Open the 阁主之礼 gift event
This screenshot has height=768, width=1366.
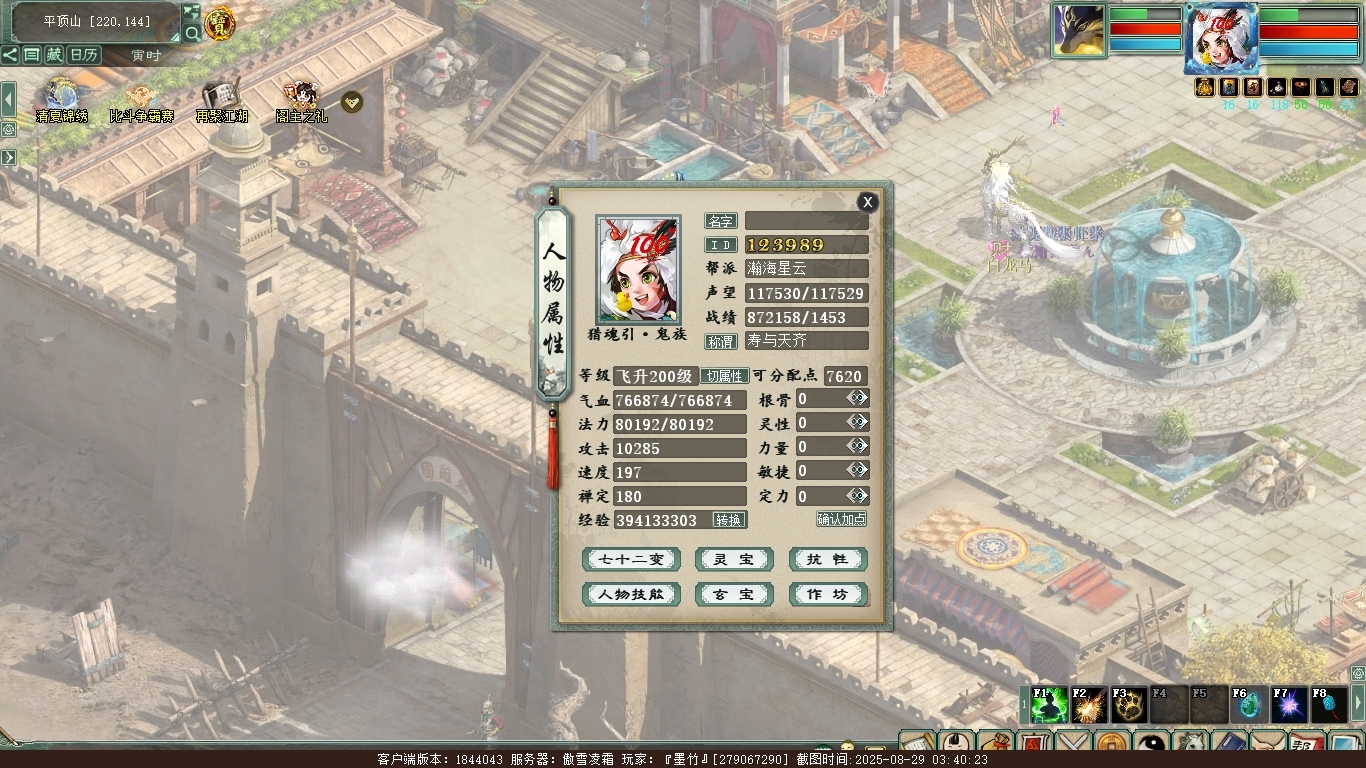click(300, 98)
